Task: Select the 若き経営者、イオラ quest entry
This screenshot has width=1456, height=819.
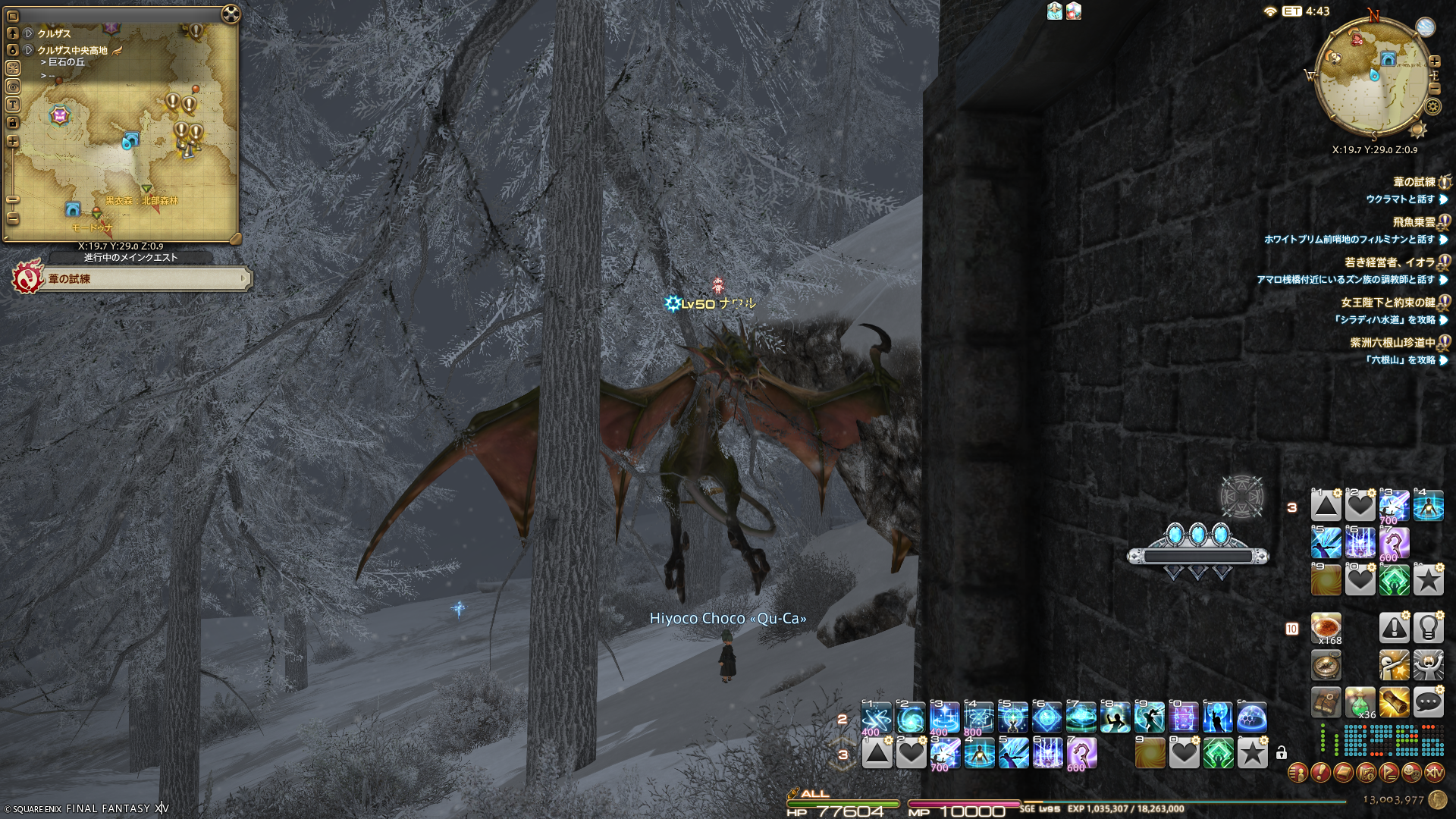Action: [x=1389, y=262]
